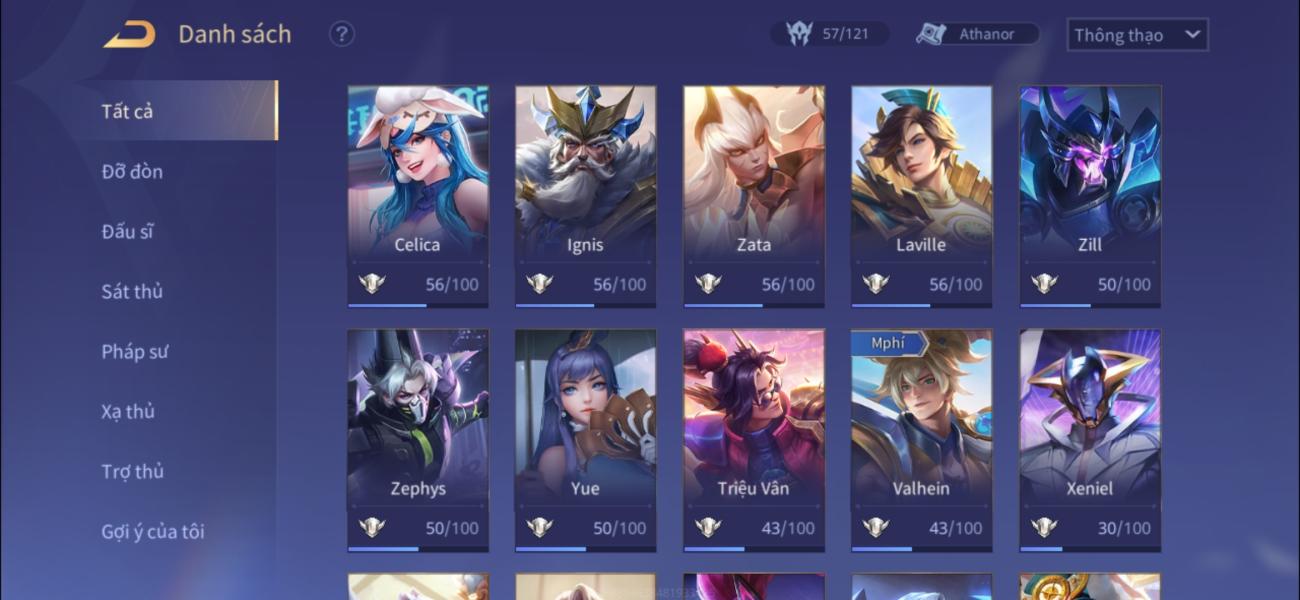Image resolution: width=1300 pixels, height=600 pixels.
Task: Switch to the Đỡ đòn category
Action: tap(132, 171)
